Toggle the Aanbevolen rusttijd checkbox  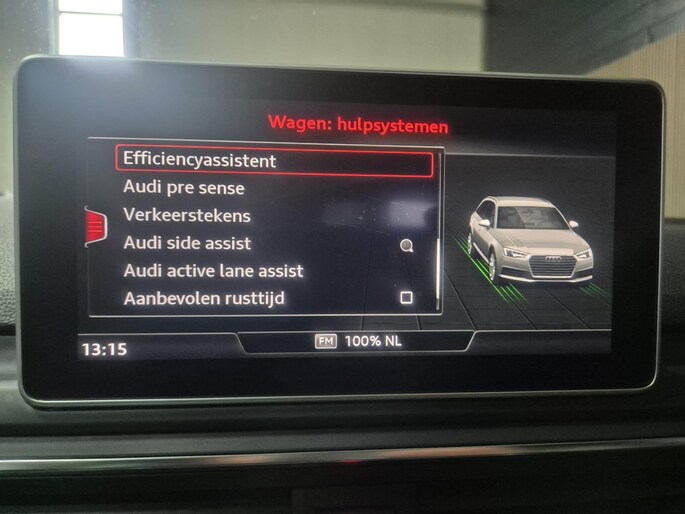click(406, 298)
